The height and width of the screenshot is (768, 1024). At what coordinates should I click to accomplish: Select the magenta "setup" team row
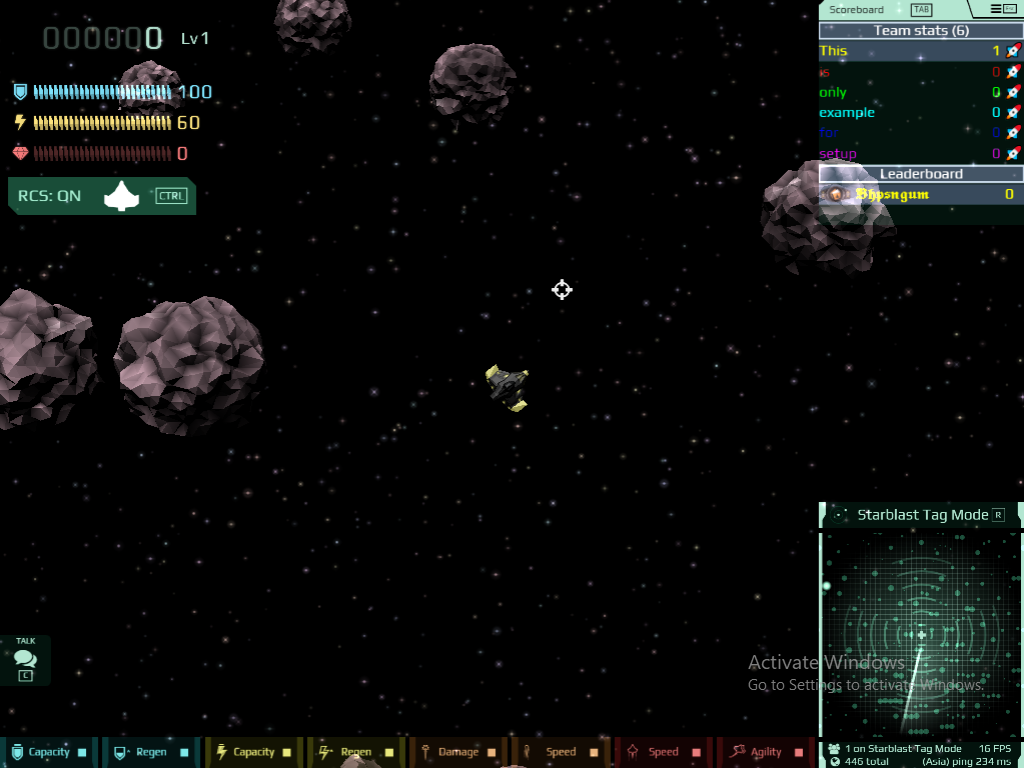click(x=920, y=154)
